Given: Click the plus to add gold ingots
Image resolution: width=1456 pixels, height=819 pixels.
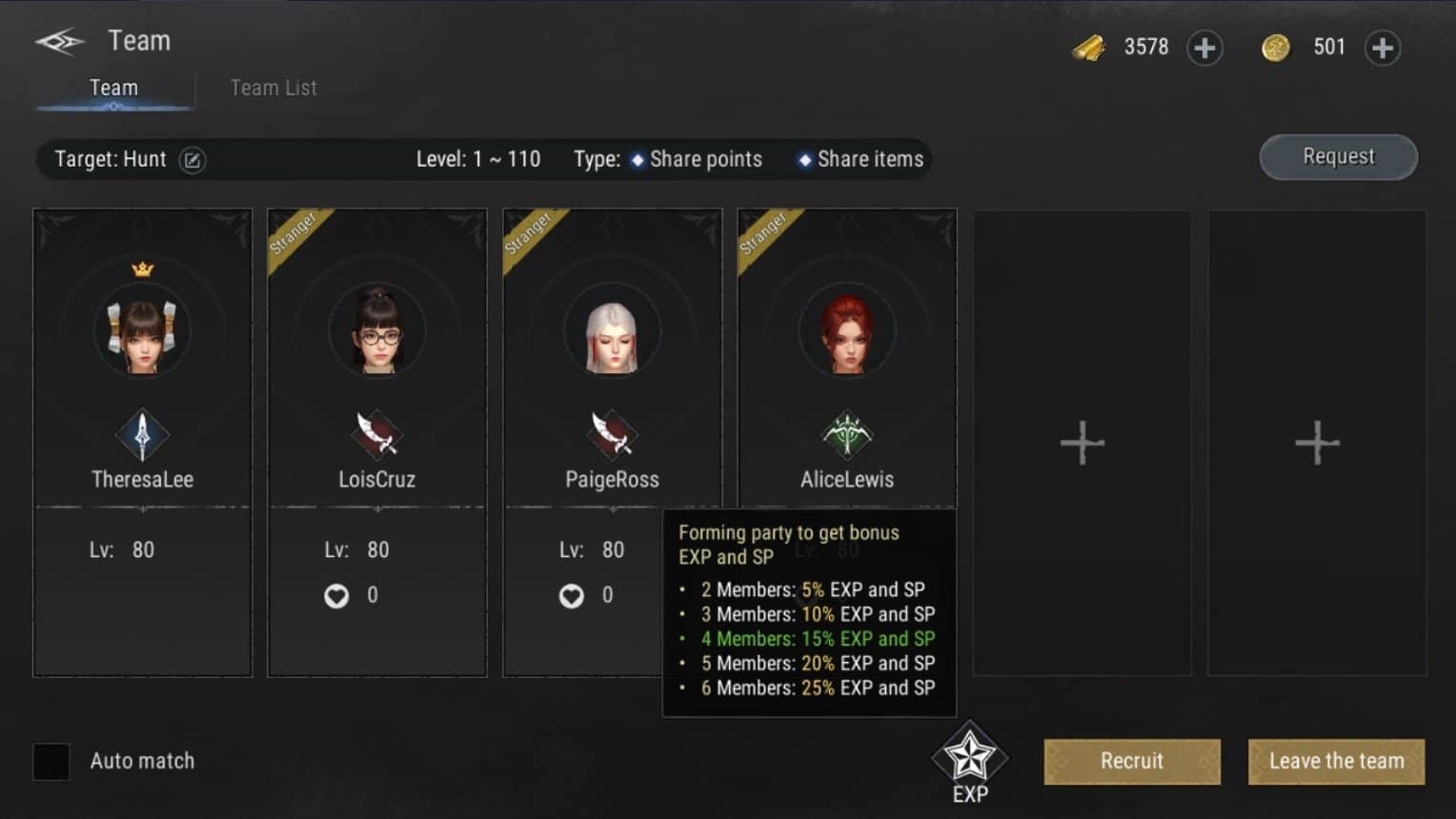Looking at the screenshot, I should pos(1204,47).
